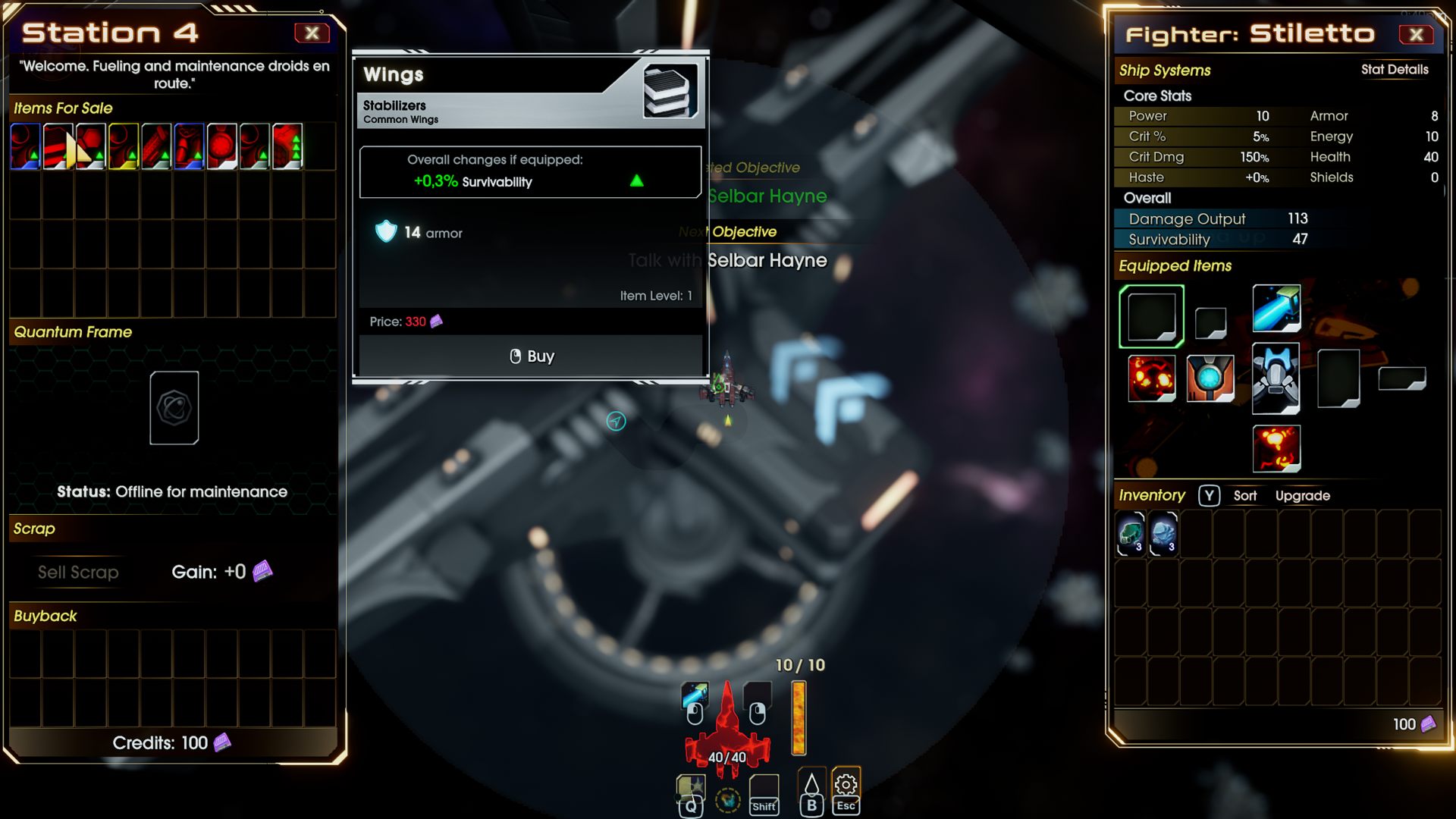Image resolution: width=1456 pixels, height=819 pixels.
Task: Select the green-highlighted empty equipment slot
Action: pyautogui.click(x=1151, y=316)
